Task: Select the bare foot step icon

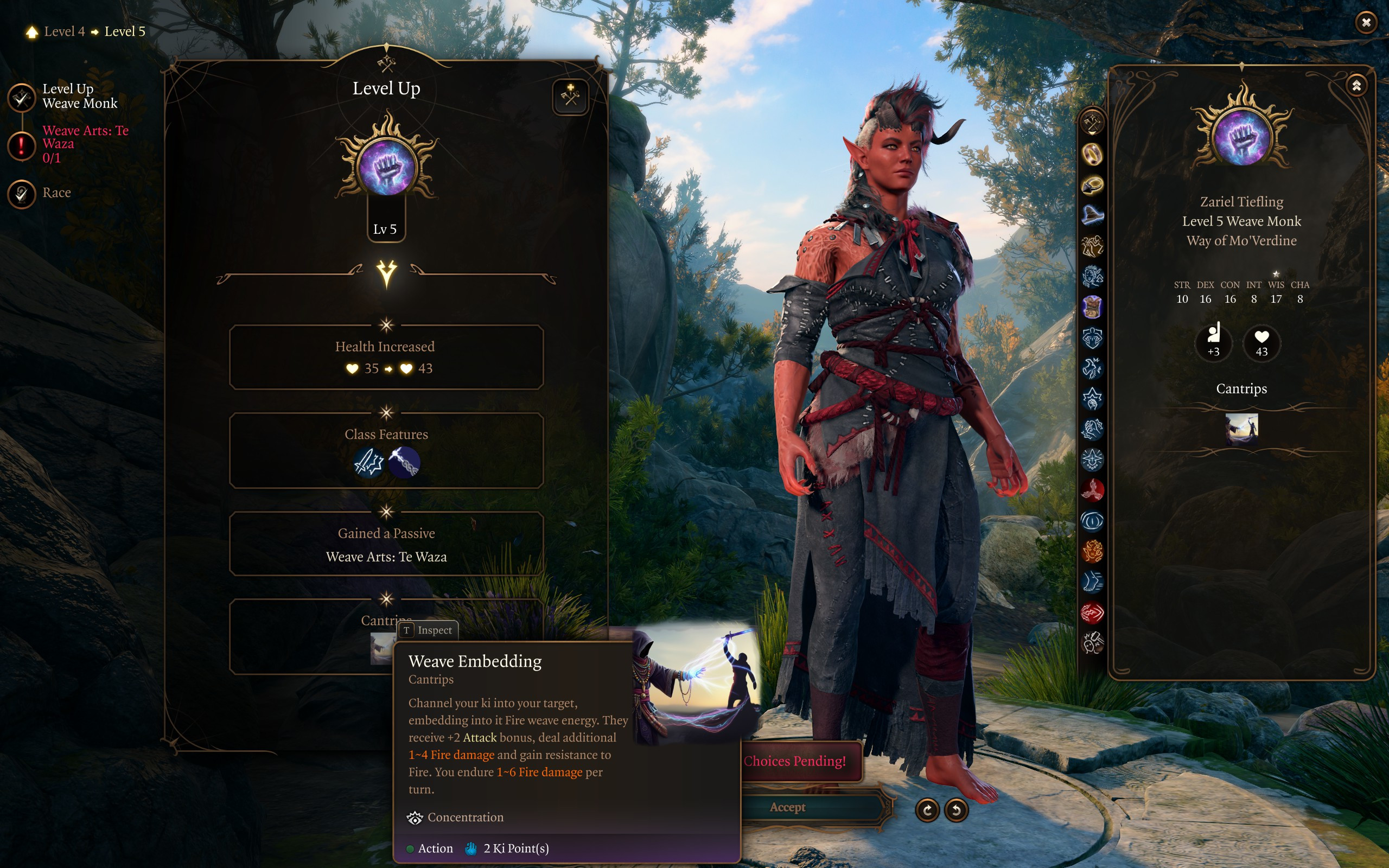Action: coord(1092,582)
